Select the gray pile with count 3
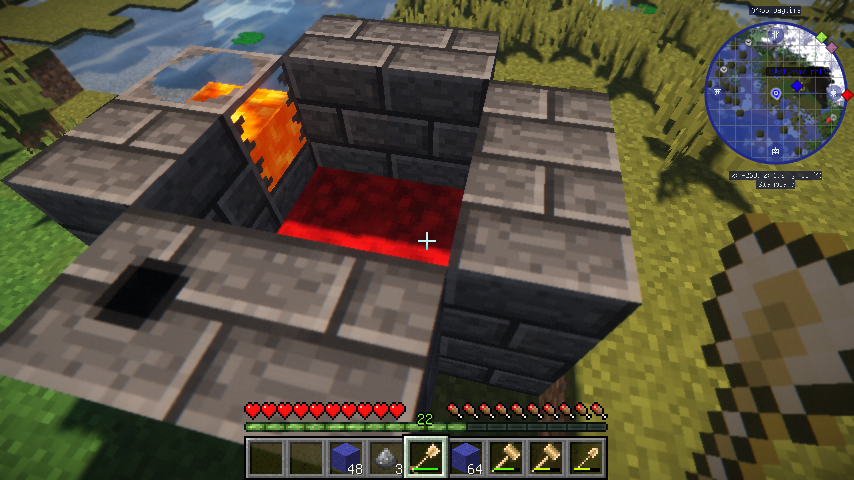The width and height of the screenshot is (854, 480). coord(385,459)
